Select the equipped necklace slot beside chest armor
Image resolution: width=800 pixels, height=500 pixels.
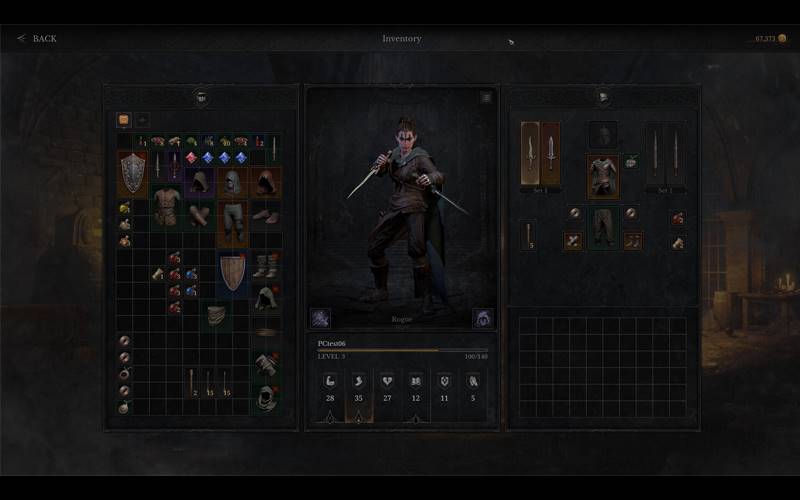631,161
